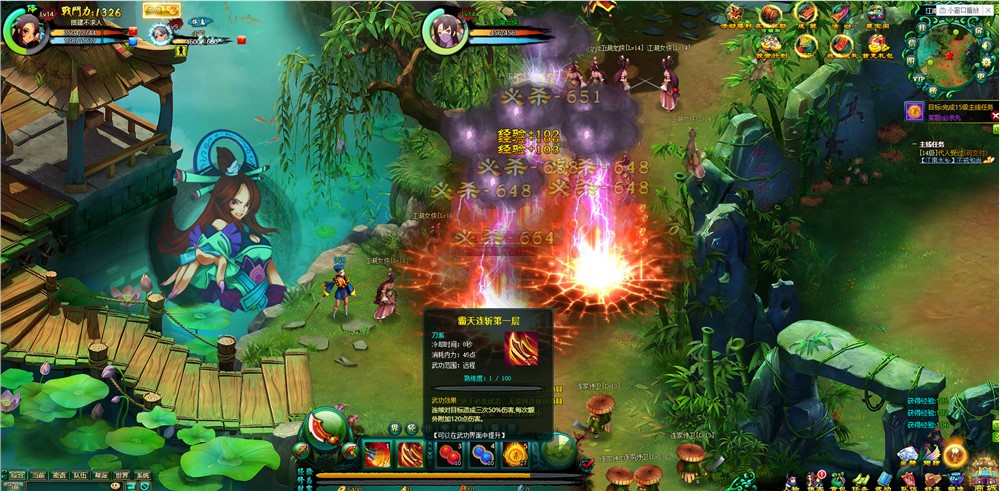This screenshot has height=491, width=1000.
Task: Activate skill slot 1 blade slash
Action: pos(378,455)
